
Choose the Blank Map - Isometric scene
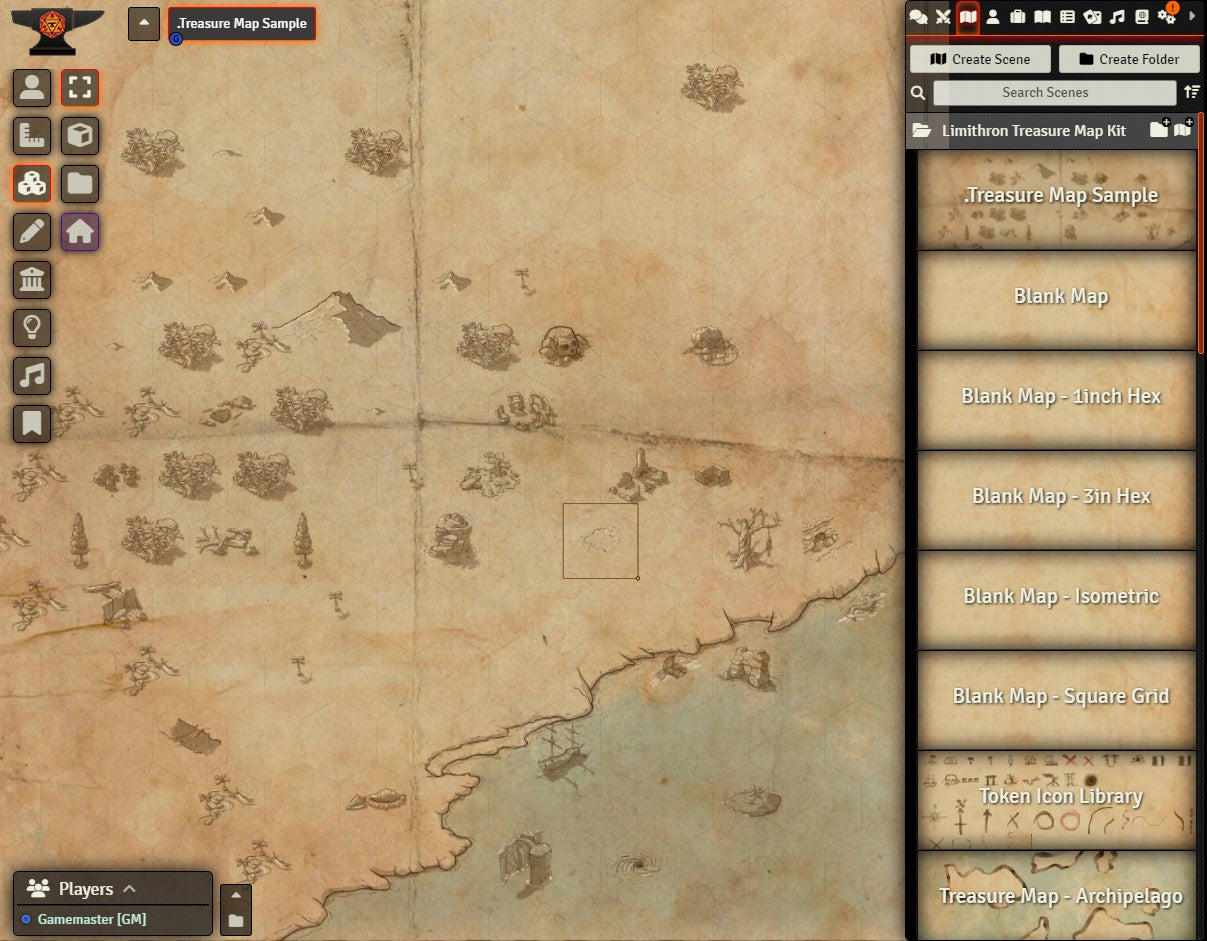(x=1058, y=597)
